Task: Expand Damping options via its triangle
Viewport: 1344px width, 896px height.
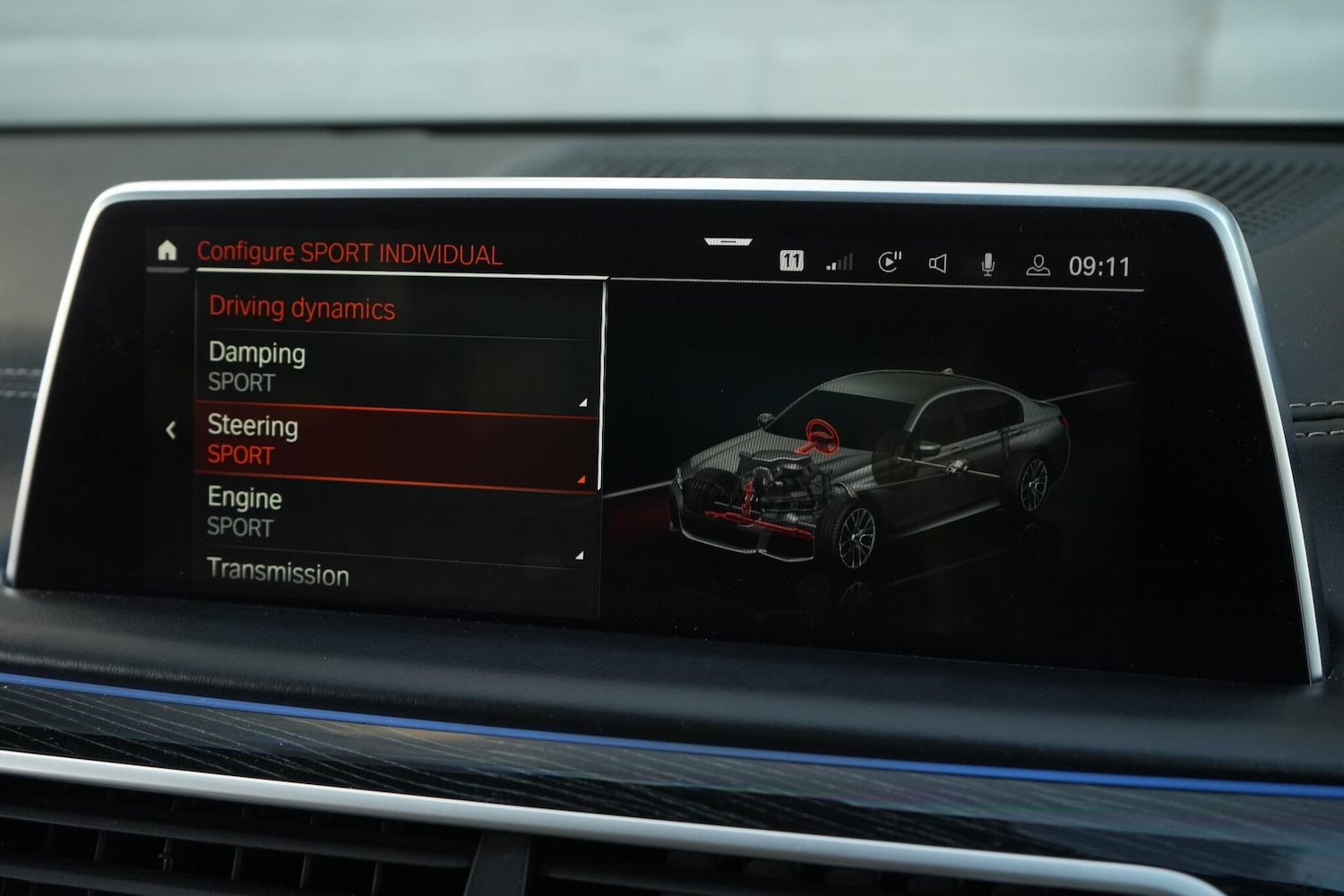Action: click(x=582, y=401)
